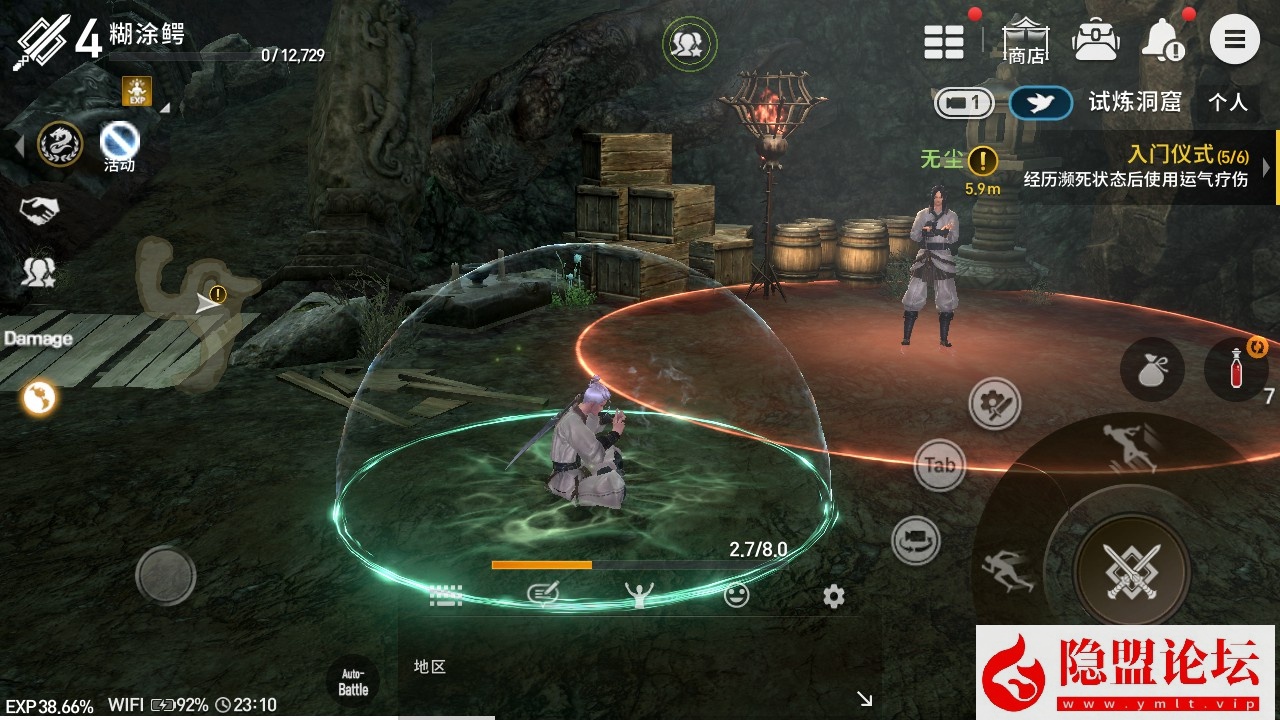Open the glowing globe world icon
The width and height of the screenshot is (1280, 720).
[40, 398]
